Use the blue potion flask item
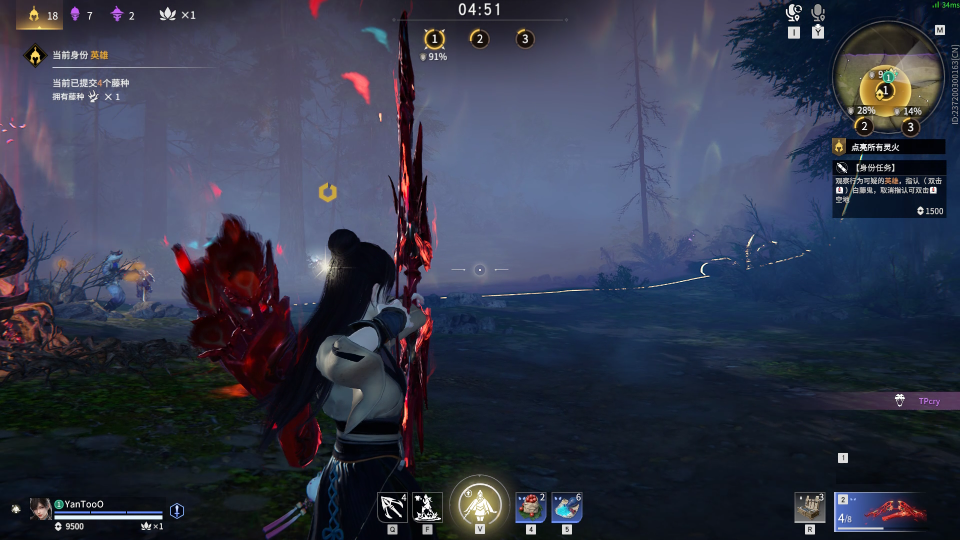Viewport: 960px width, 540px height. pos(567,507)
